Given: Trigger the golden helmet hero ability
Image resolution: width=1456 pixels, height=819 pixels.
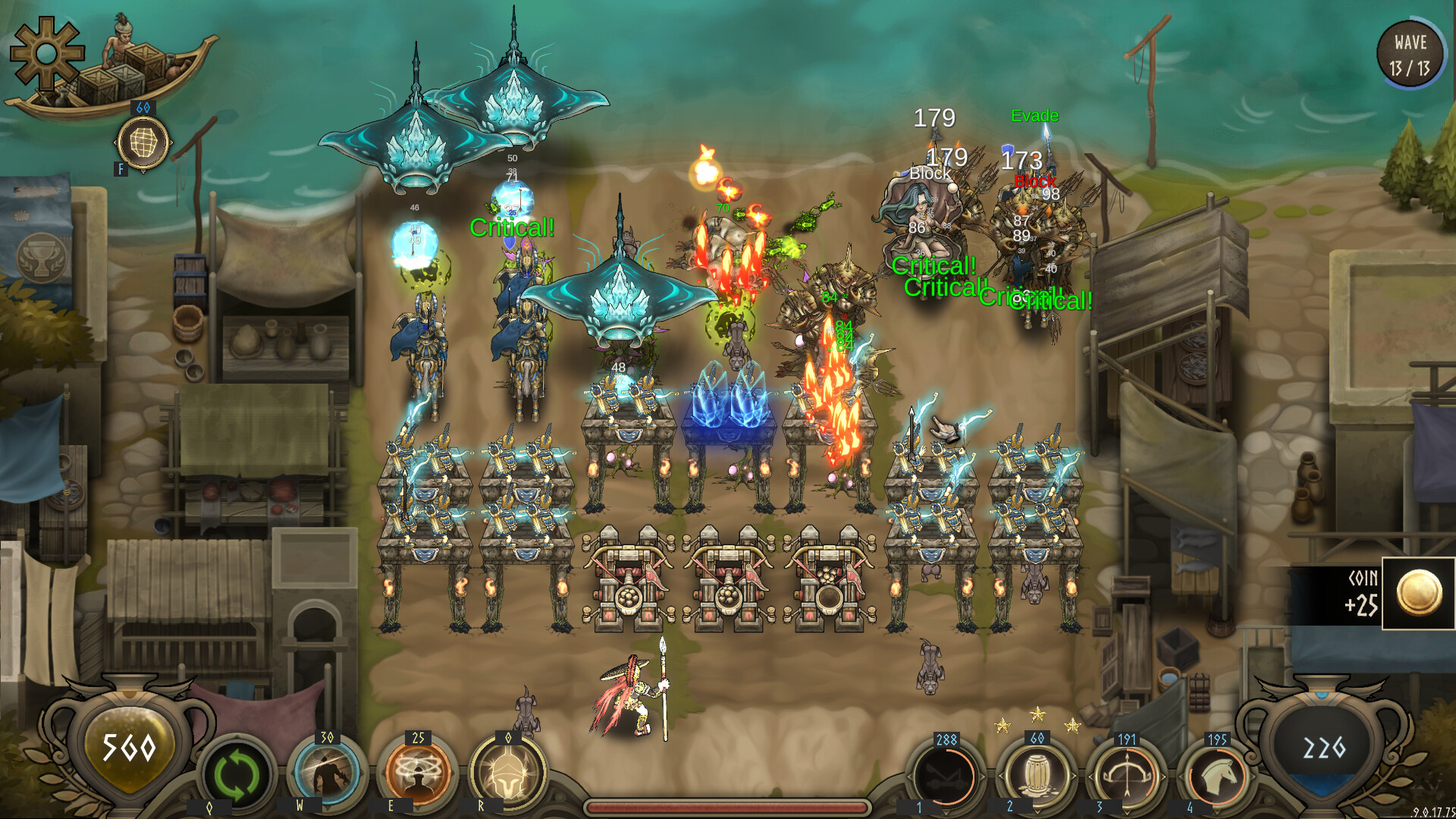Looking at the screenshot, I should pos(507,773).
